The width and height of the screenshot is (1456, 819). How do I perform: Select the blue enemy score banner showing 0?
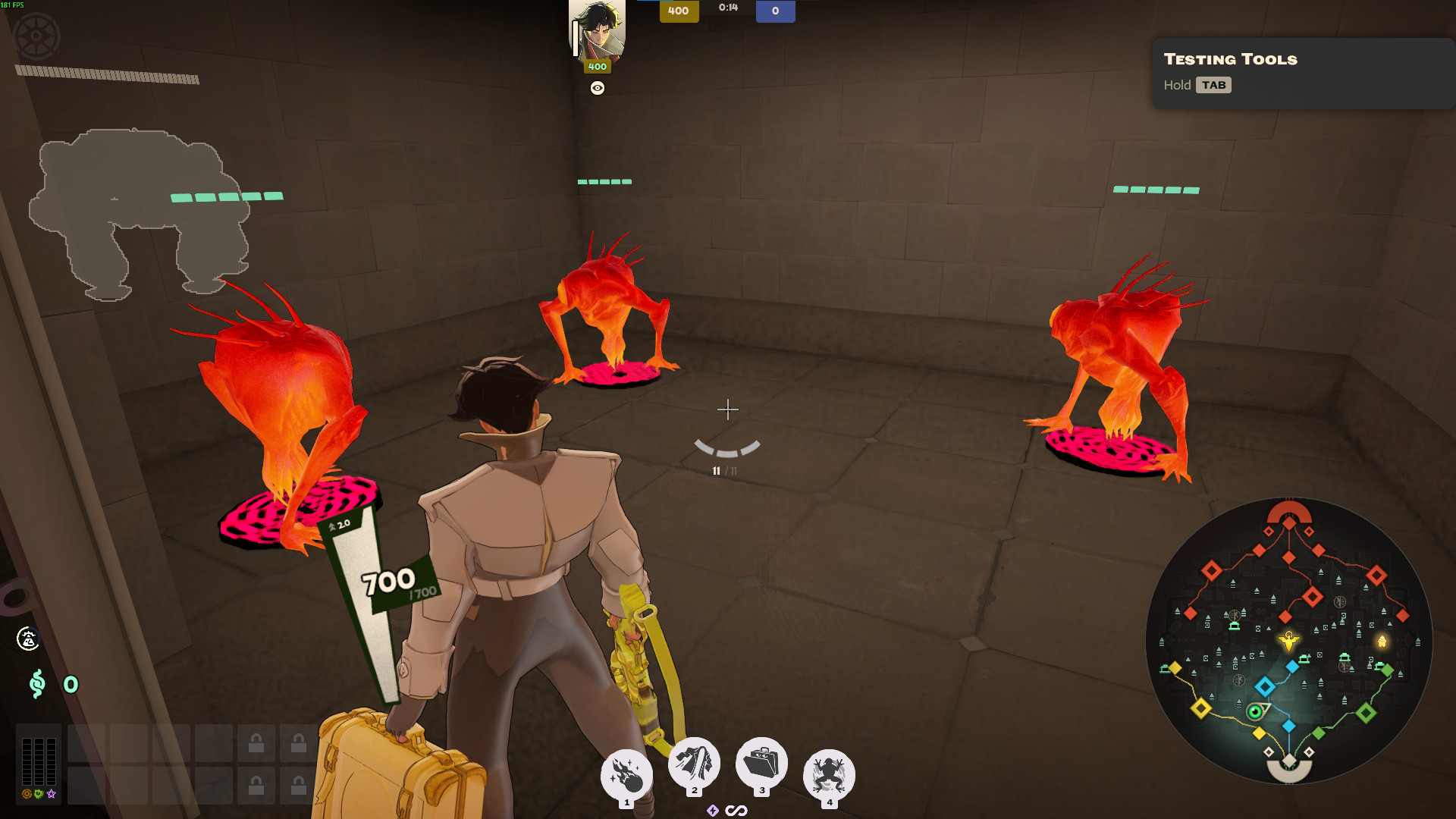click(776, 11)
